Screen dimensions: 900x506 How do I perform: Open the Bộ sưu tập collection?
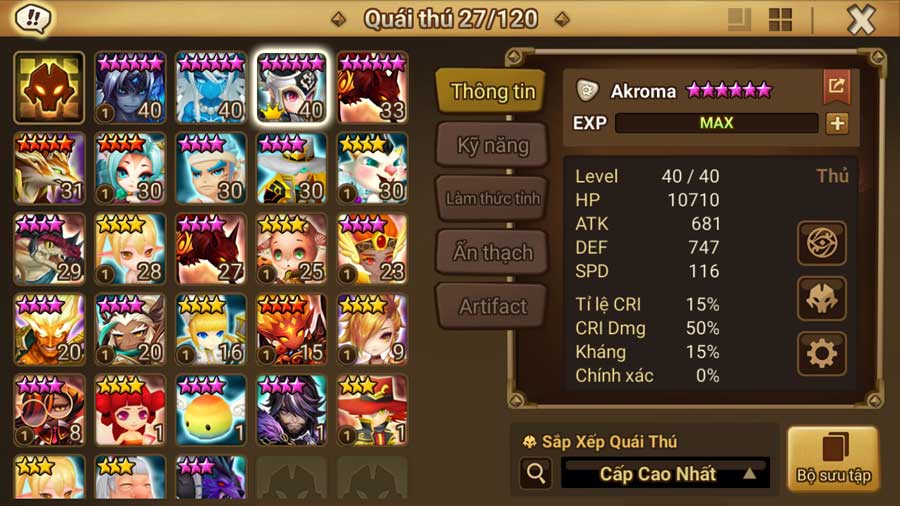[x=832, y=459]
